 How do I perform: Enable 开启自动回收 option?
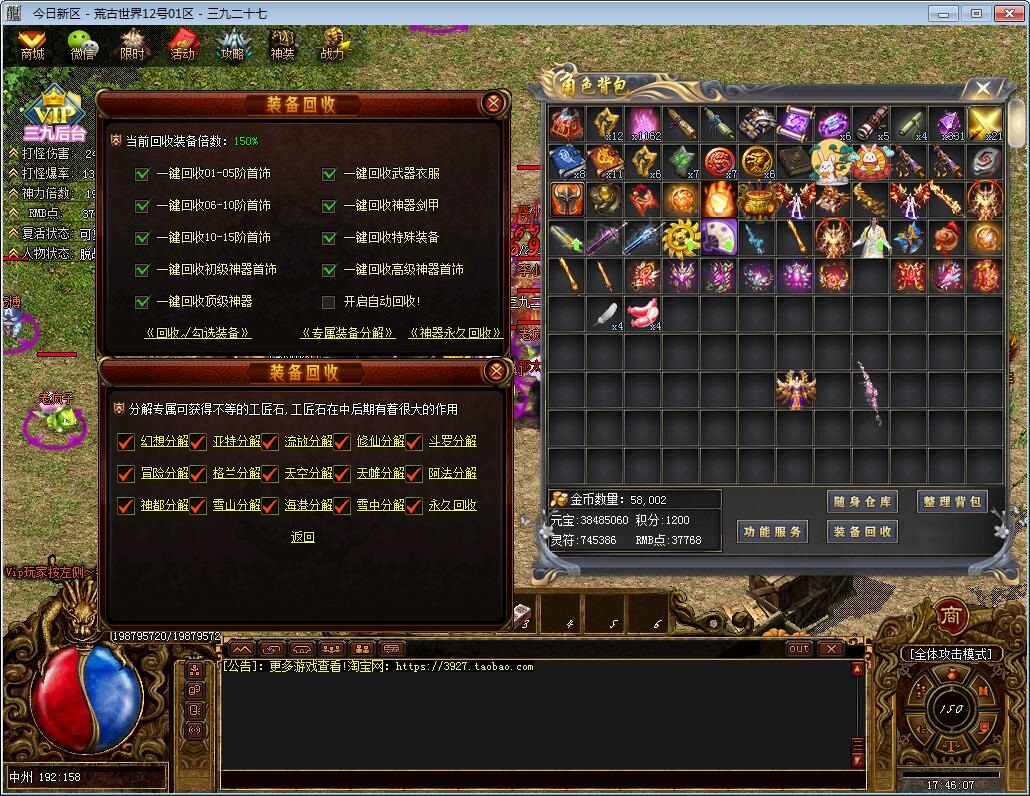(329, 302)
